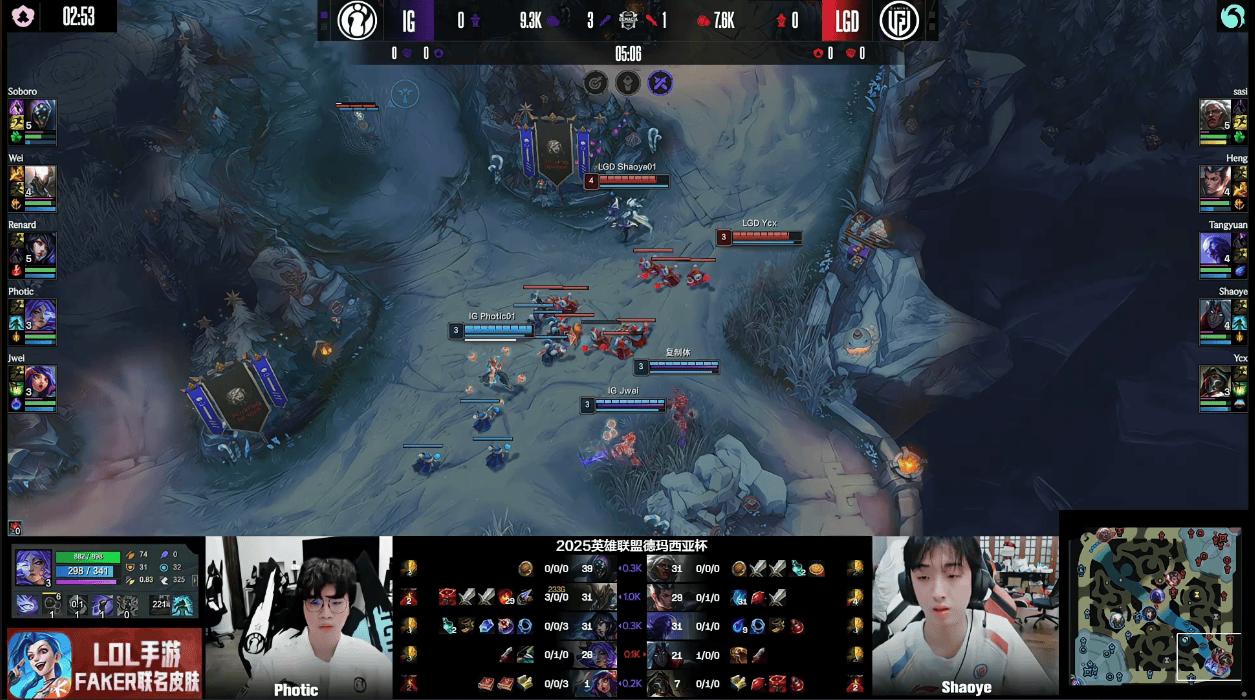Screen dimensions: 1255x700
Task: Select the large selected-champion portrait in stats panel
Action: pyautogui.click(x=33, y=567)
